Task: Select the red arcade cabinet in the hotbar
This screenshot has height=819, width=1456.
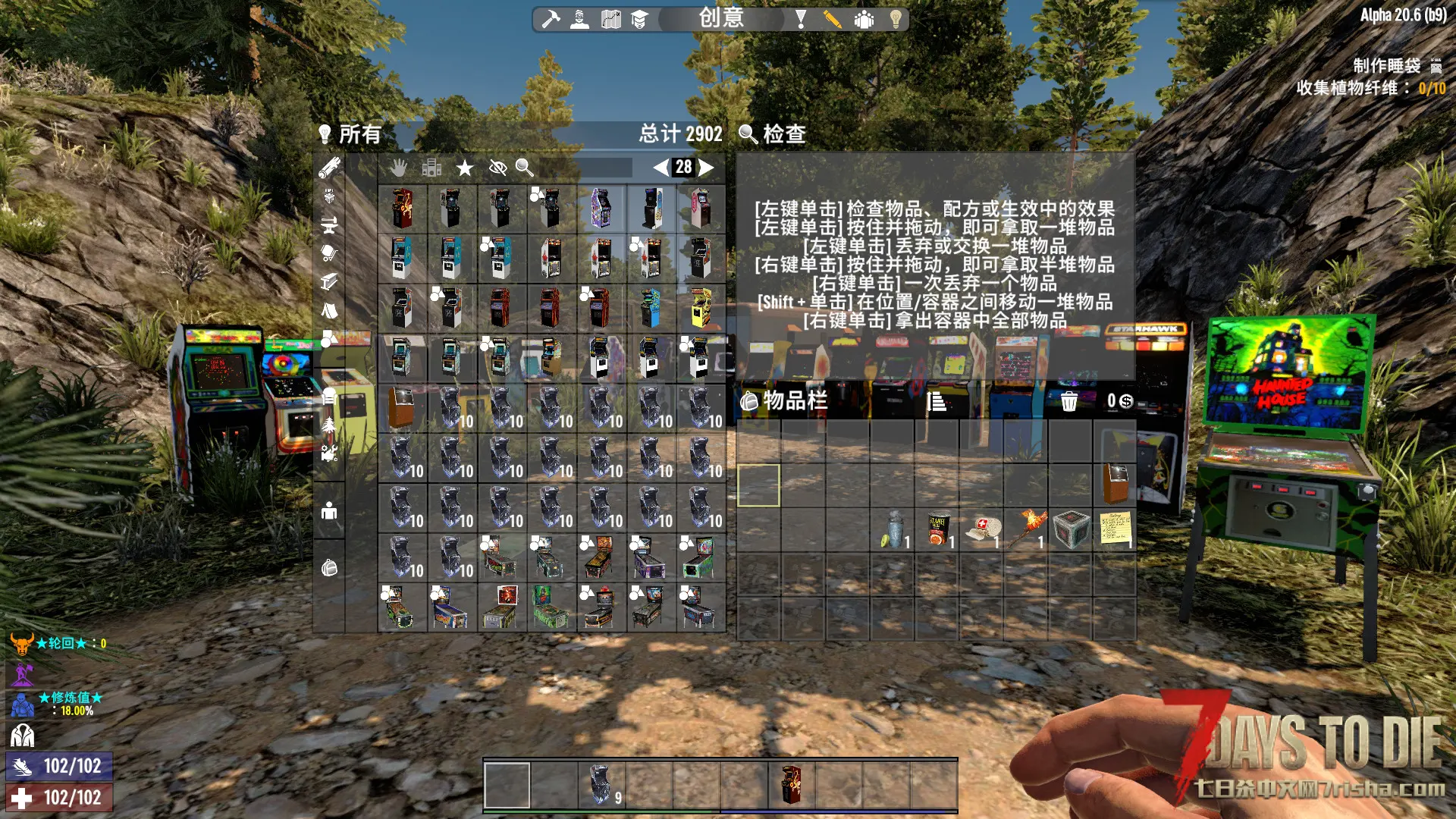Action: point(791,784)
